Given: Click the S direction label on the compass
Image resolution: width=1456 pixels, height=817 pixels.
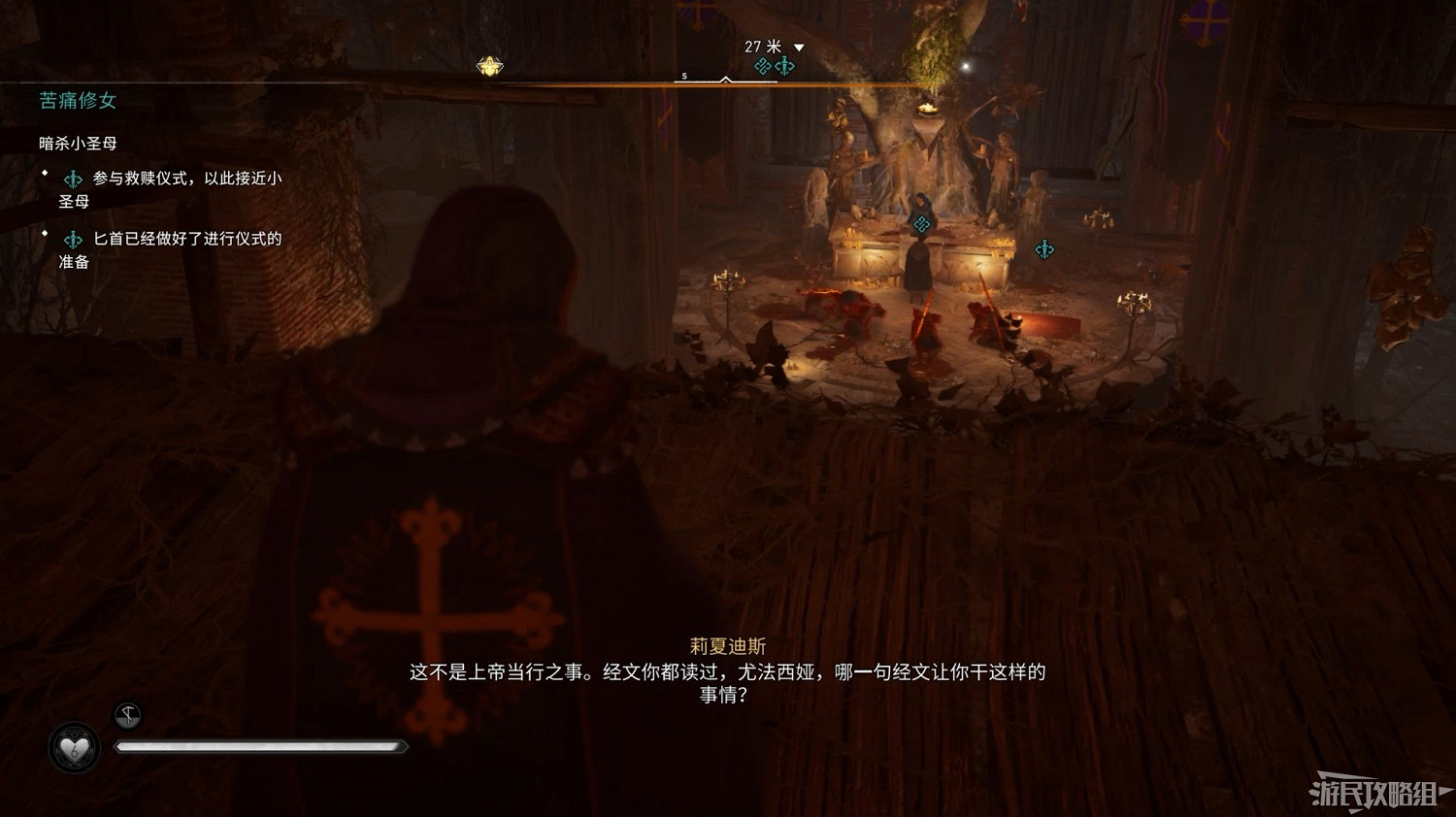Looking at the screenshot, I should pyautogui.click(x=684, y=75).
